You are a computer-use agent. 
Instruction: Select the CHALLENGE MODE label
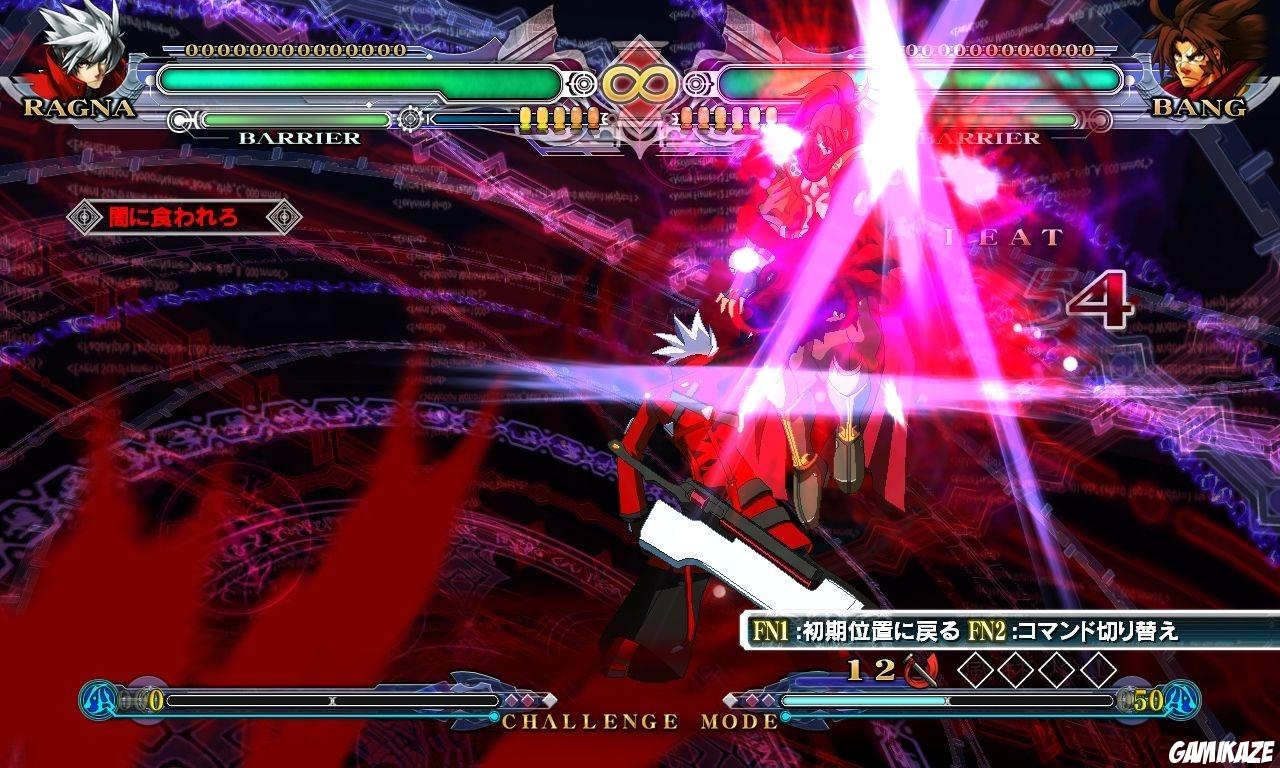pos(637,718)
